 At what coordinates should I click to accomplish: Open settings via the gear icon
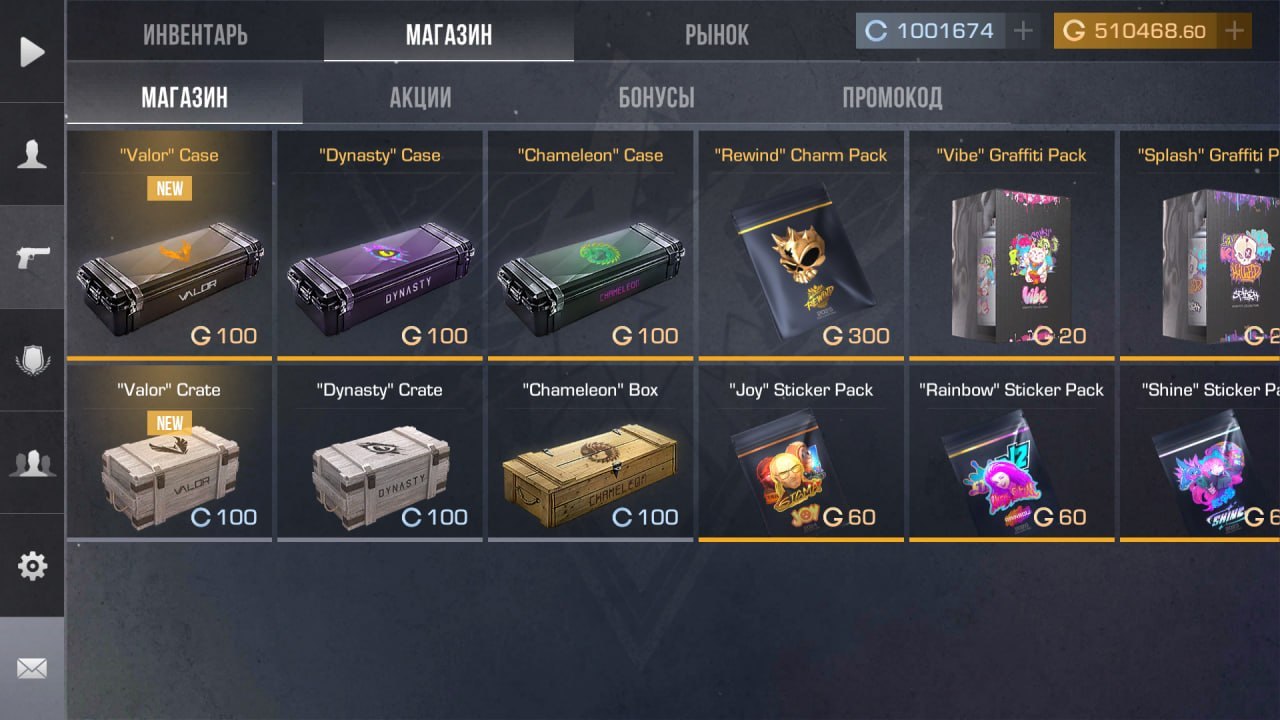point(32,566)
